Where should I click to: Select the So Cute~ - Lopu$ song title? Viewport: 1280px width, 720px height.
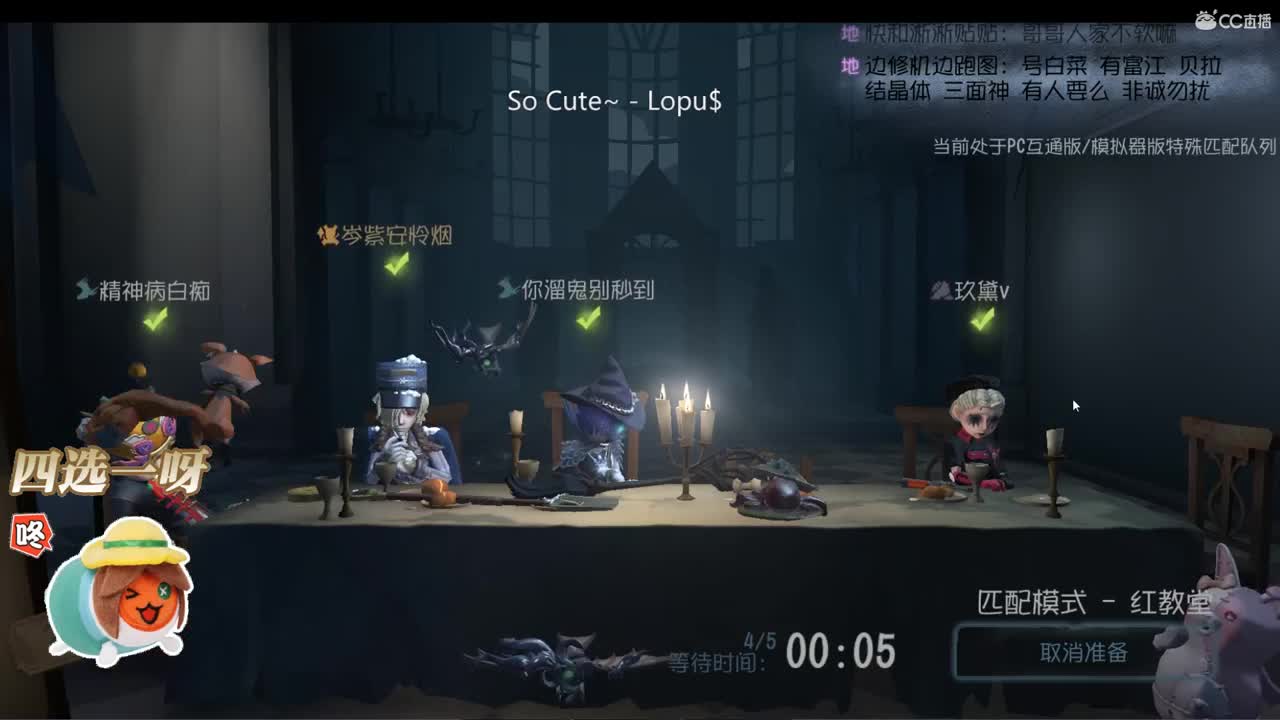pos(617,100)
